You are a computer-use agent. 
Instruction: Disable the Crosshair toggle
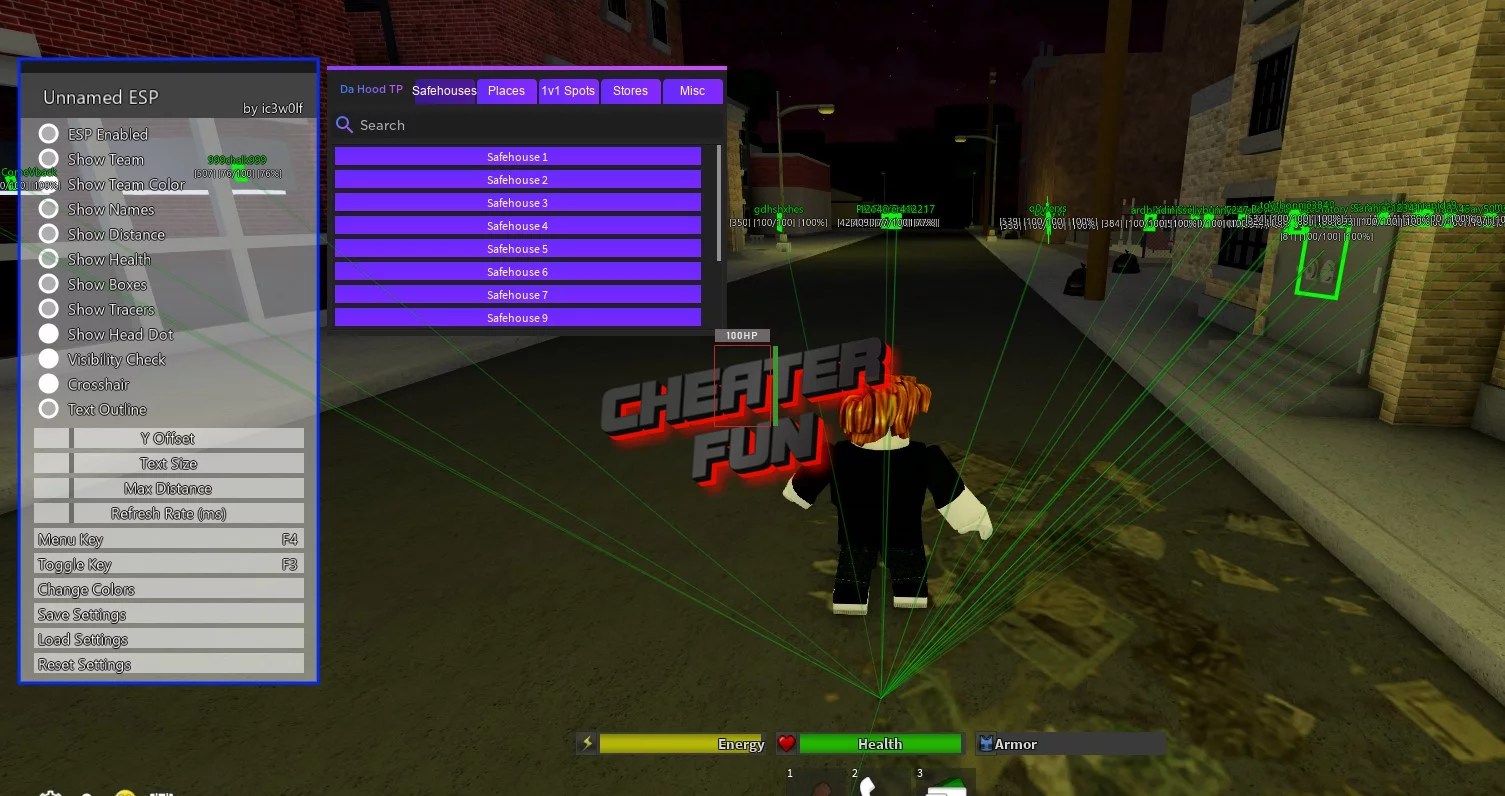pos(49,384)
